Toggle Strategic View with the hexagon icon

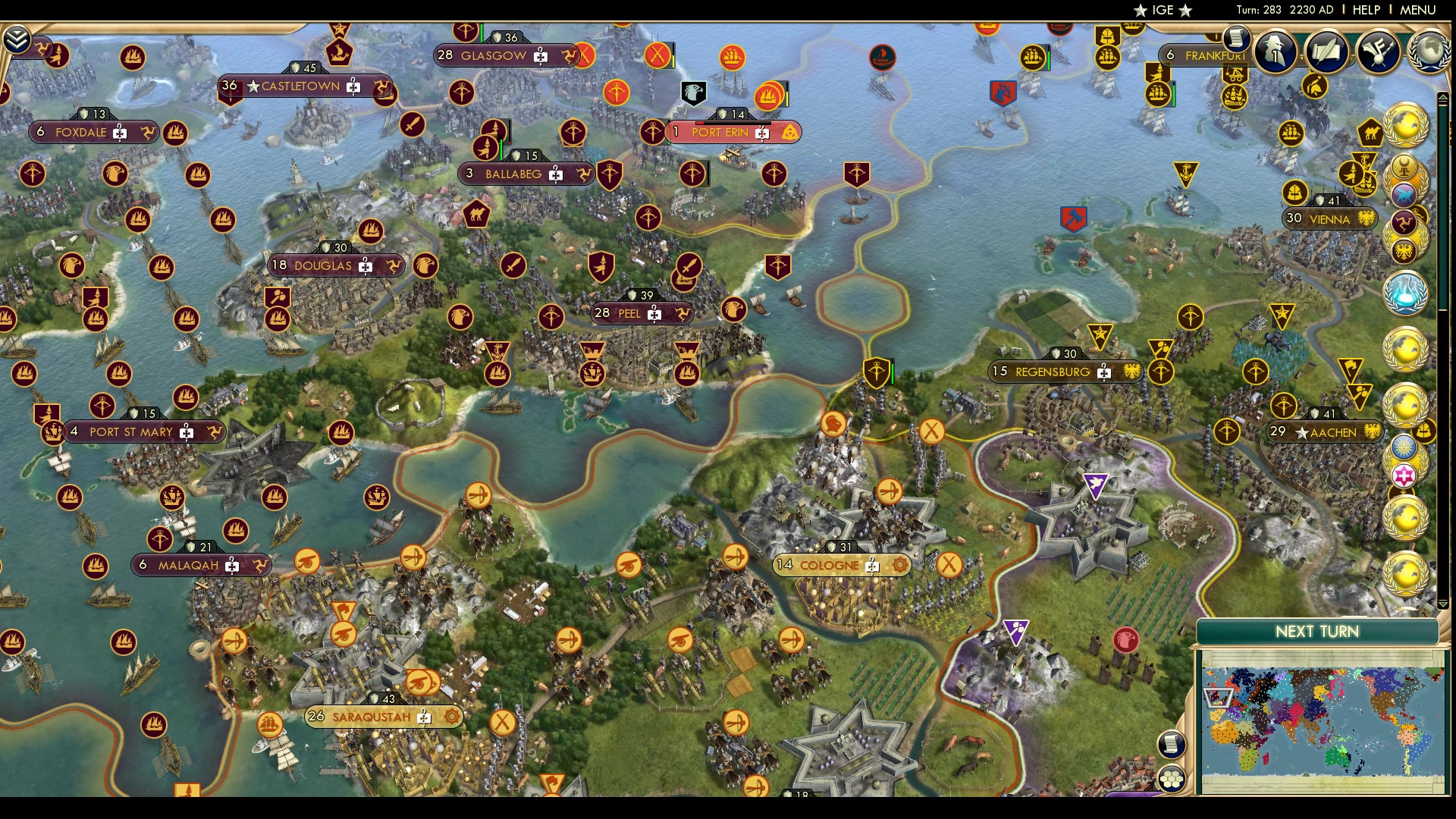coord(1171,778)
